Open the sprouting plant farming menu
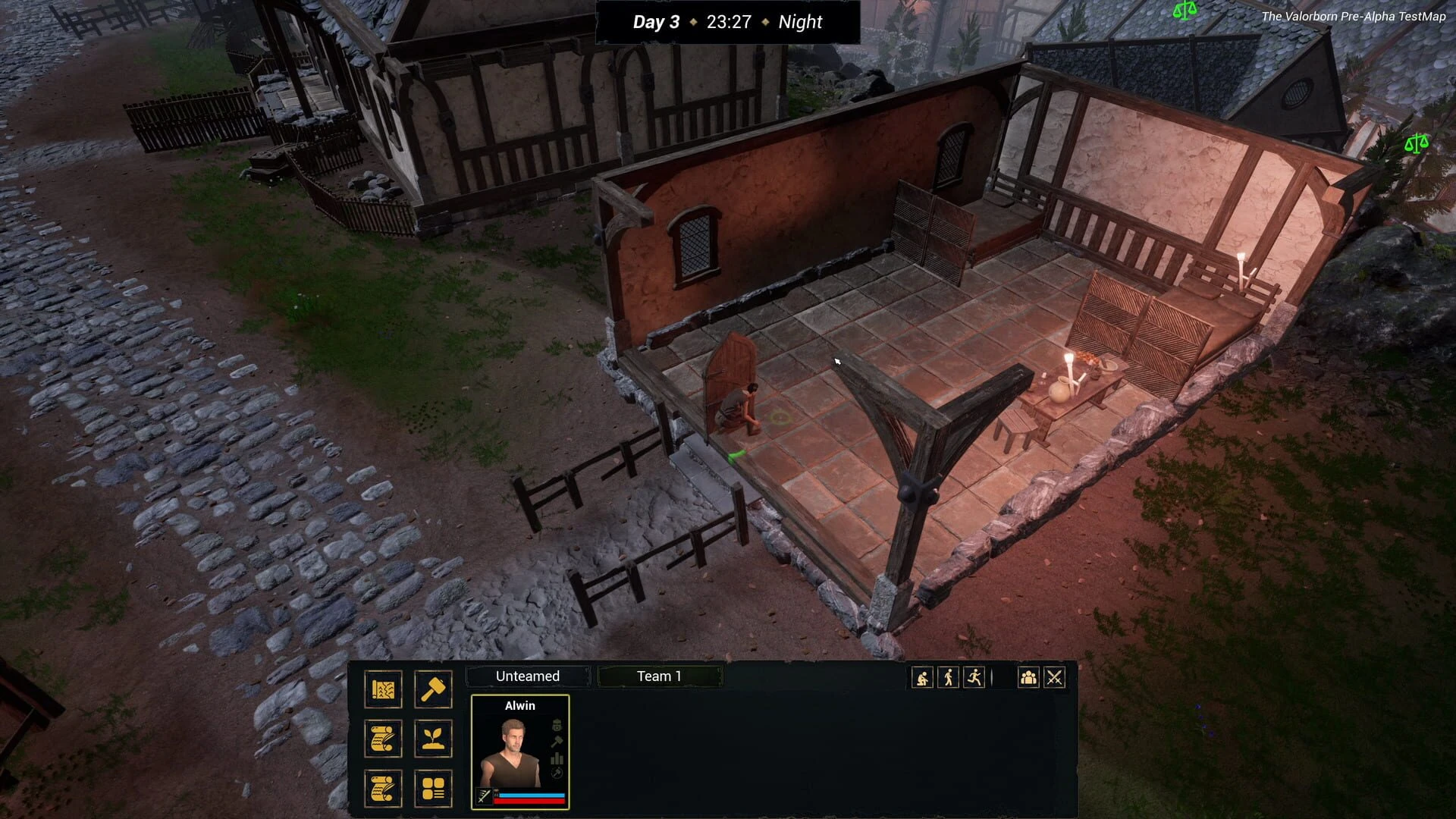 (433, 739)
